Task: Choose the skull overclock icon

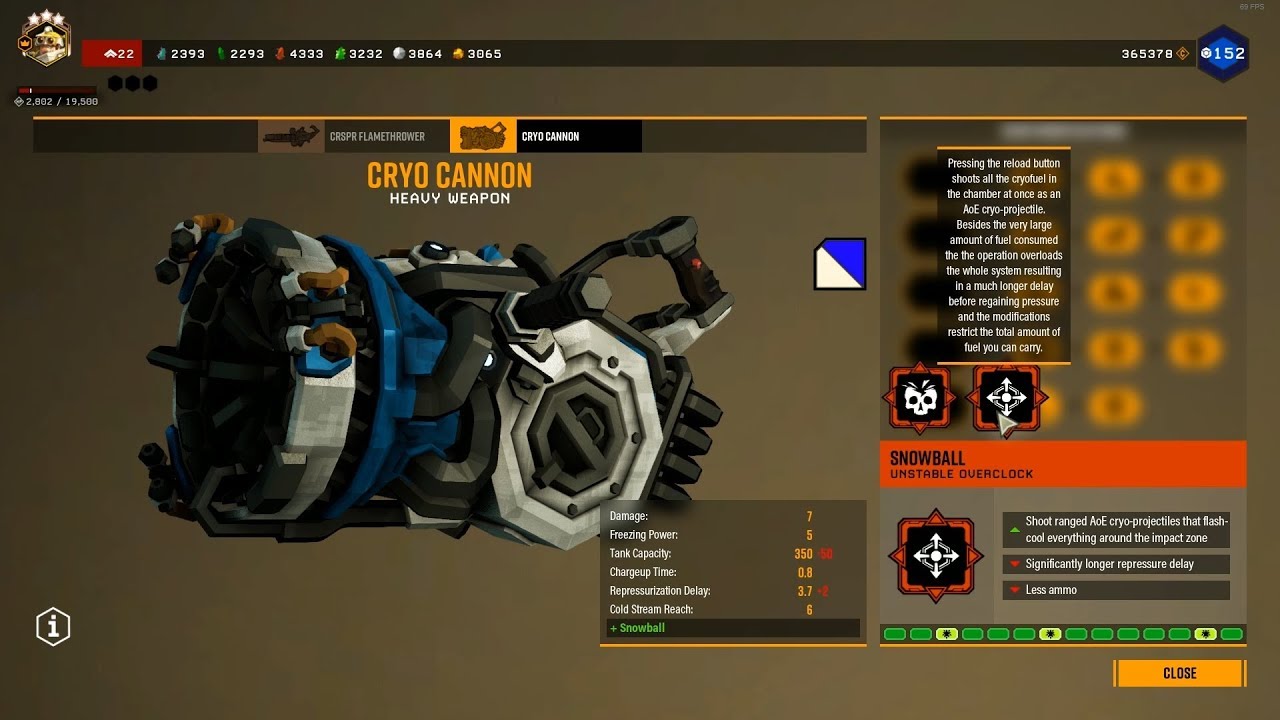Action: pyautogui.click(x=918, y=399)
